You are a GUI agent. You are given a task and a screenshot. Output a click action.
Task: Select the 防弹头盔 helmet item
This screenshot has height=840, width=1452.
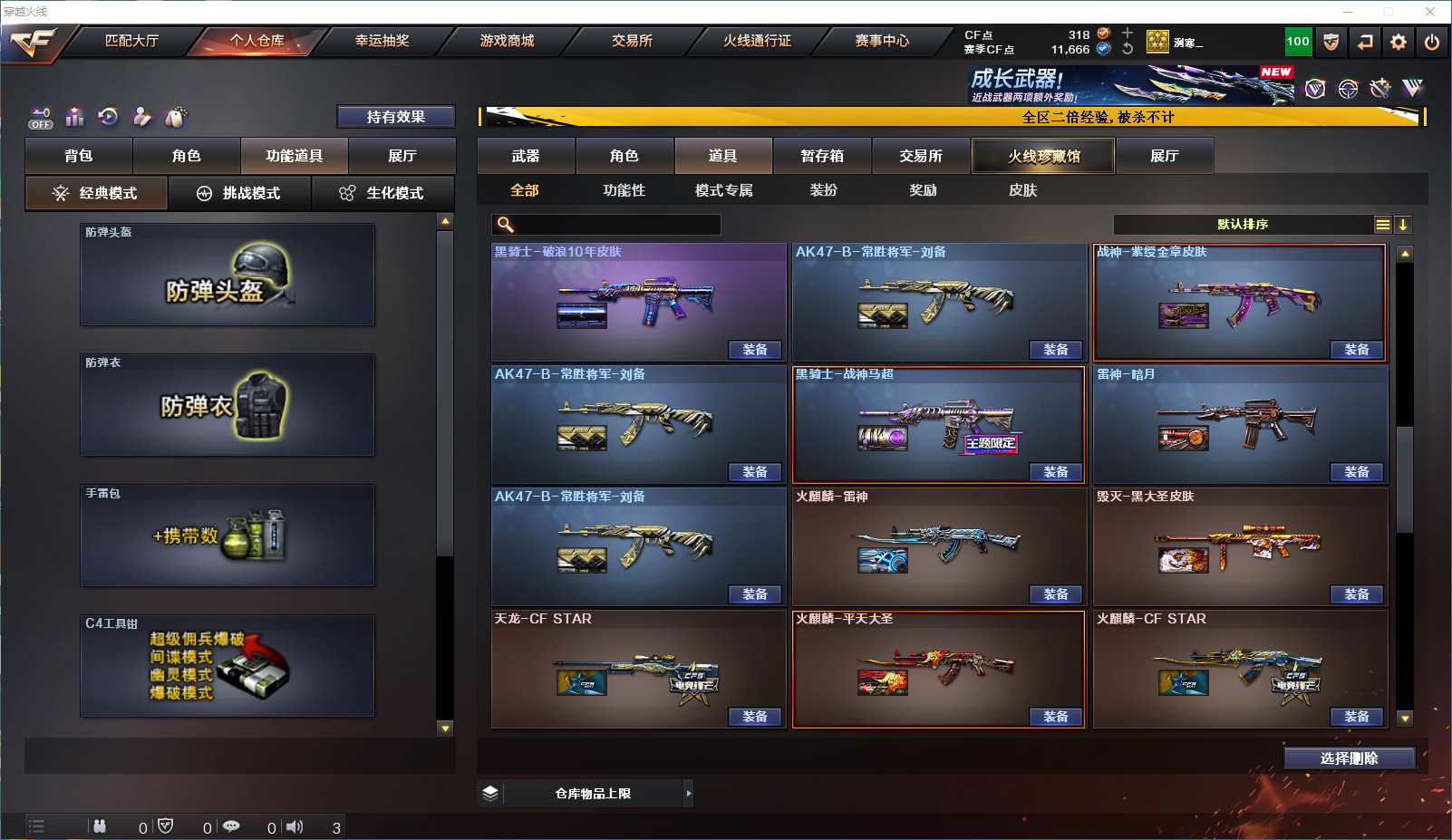(227, 275)
